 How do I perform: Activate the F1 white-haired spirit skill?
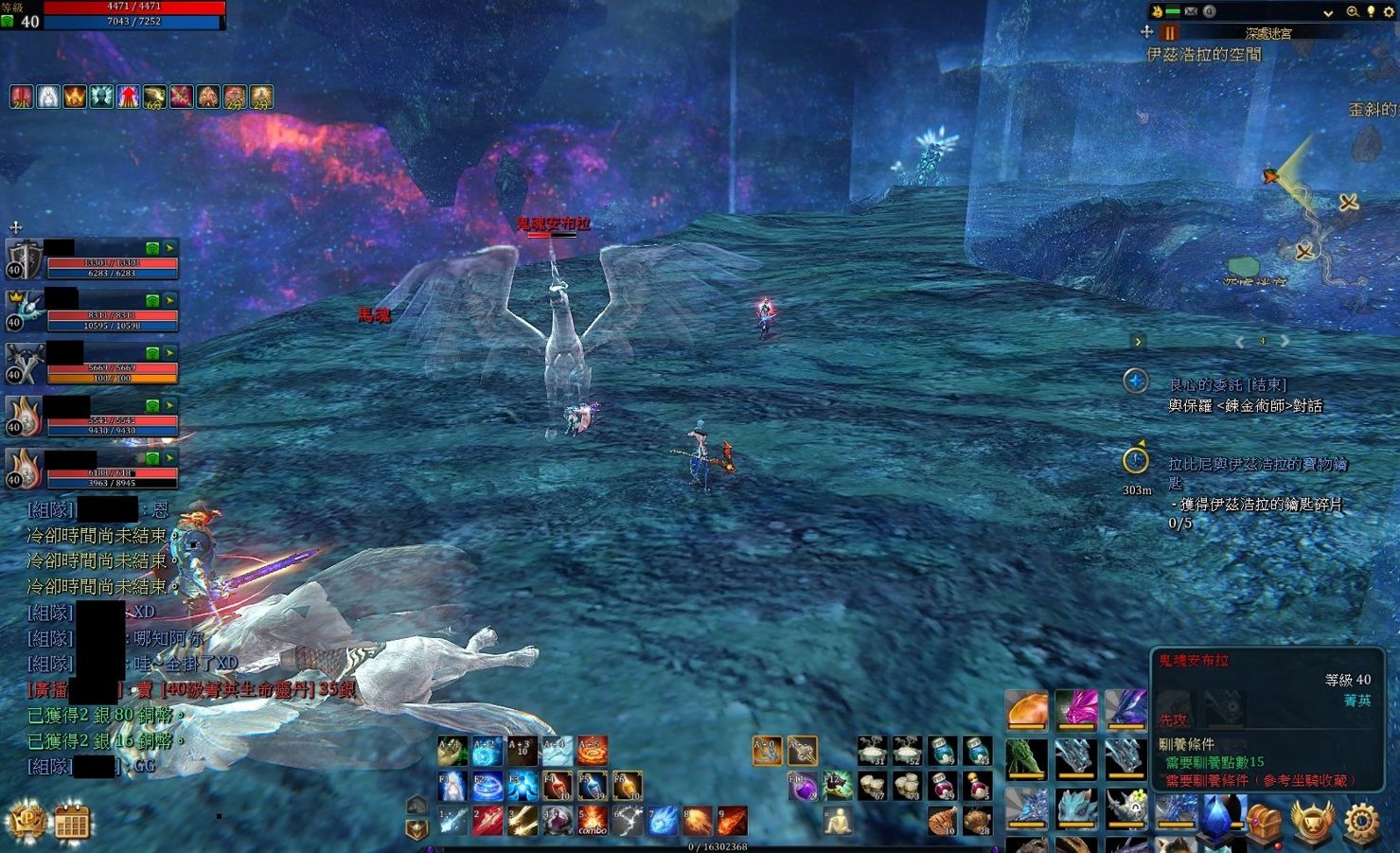tap(452, 786)
